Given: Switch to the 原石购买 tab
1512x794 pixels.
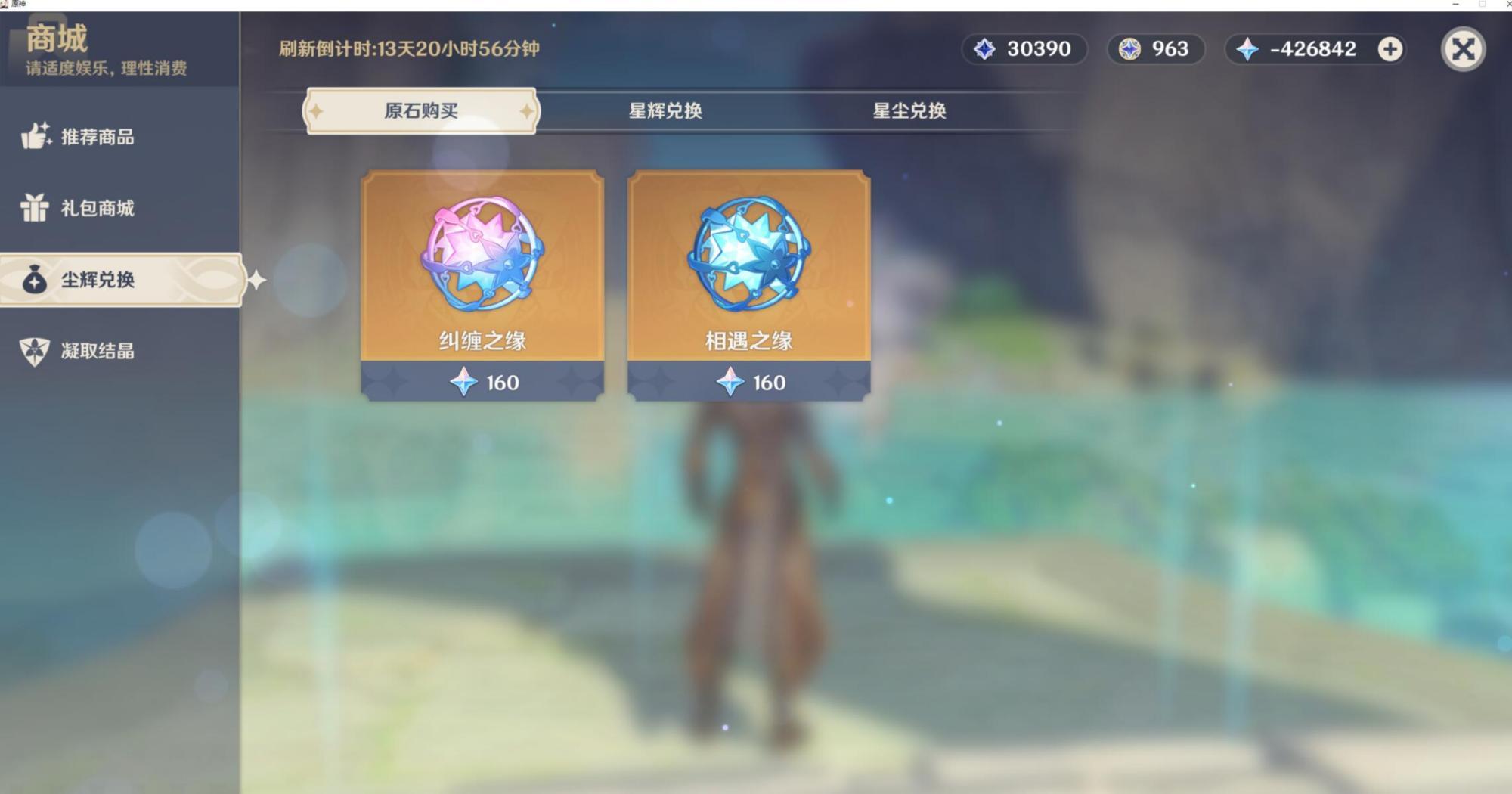Looking at the screenshot, I should tap(421, 111).
